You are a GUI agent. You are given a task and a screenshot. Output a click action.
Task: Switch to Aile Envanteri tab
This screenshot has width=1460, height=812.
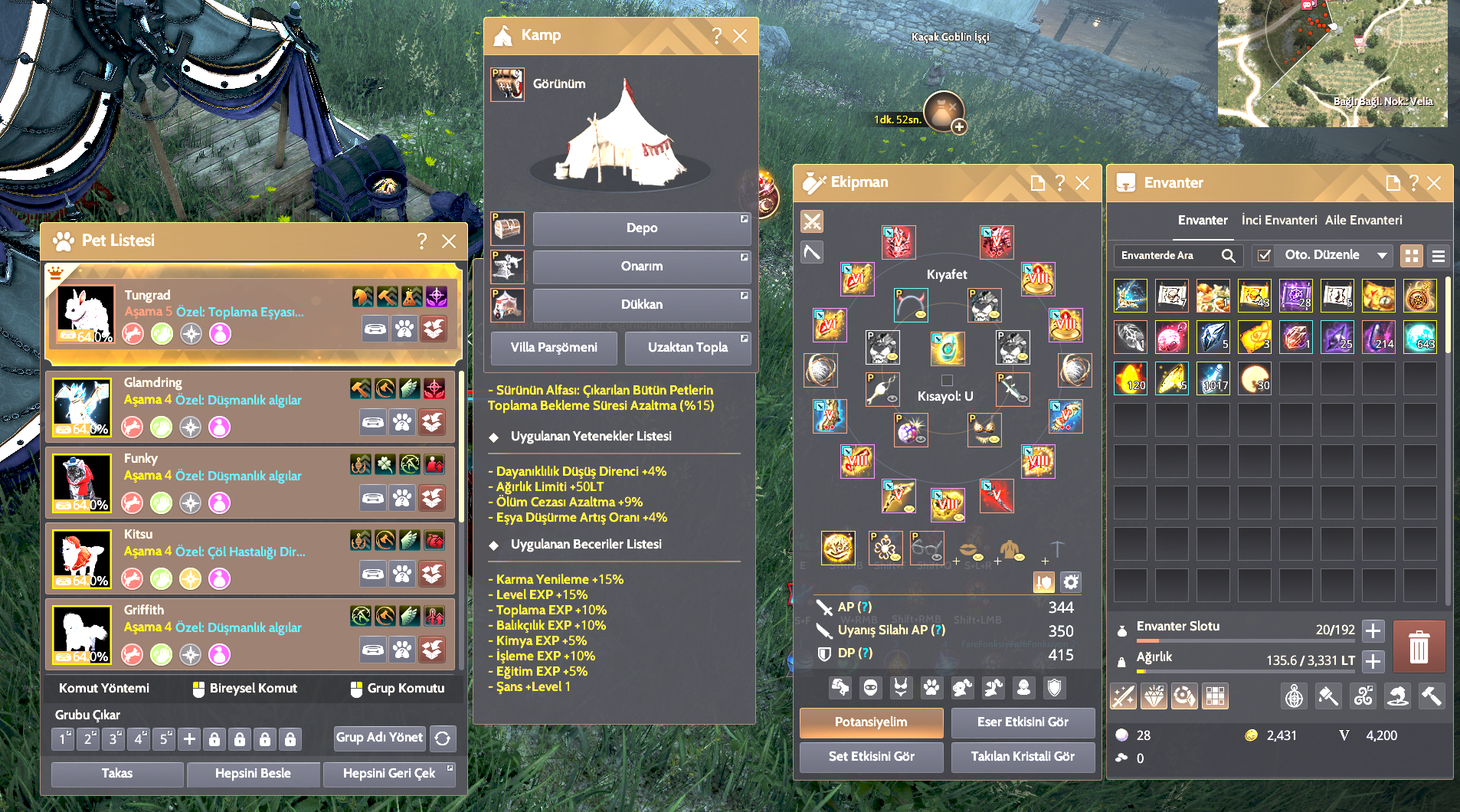click(1363, 221)
